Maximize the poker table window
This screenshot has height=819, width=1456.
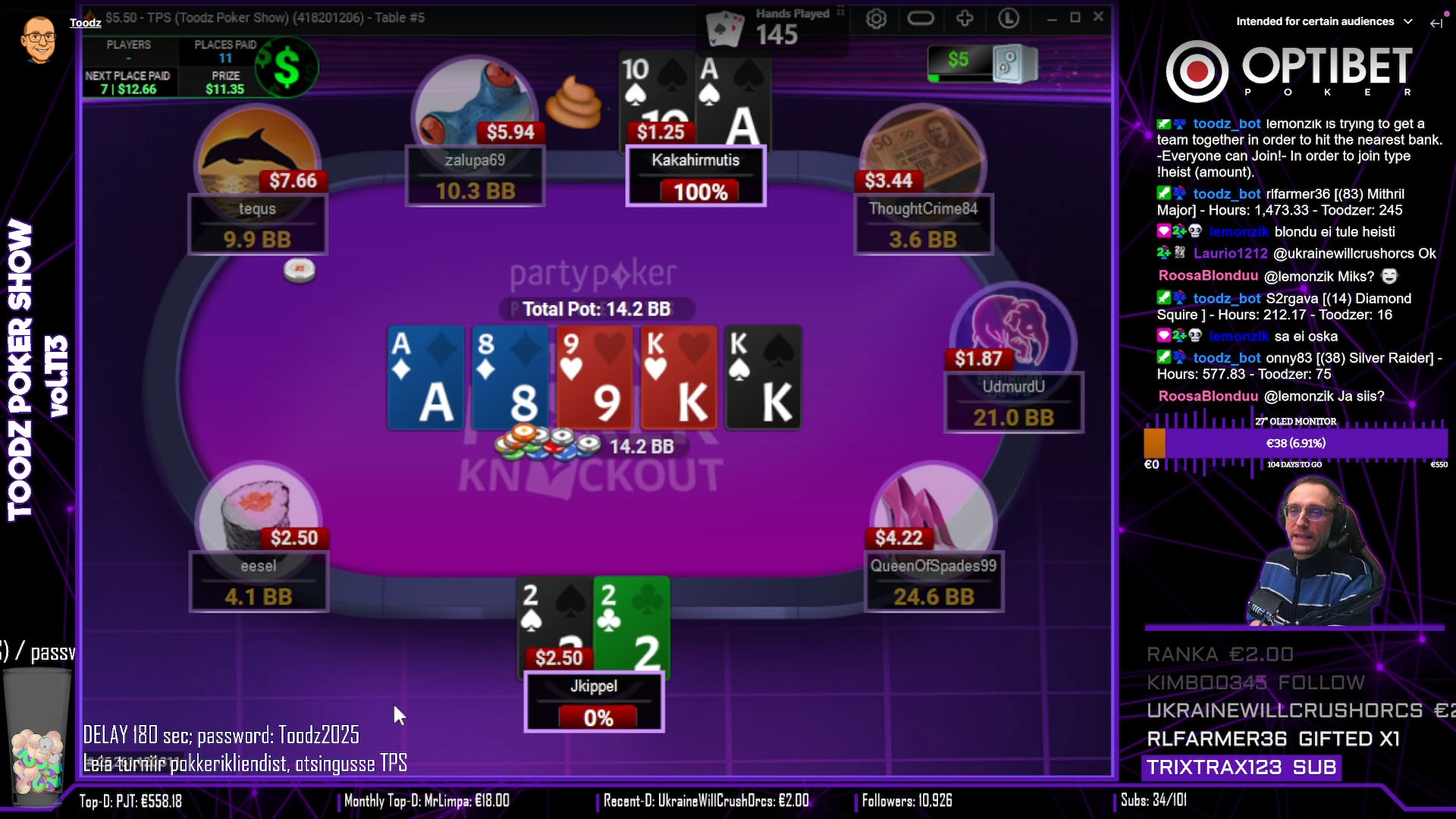pos(1075,17)
